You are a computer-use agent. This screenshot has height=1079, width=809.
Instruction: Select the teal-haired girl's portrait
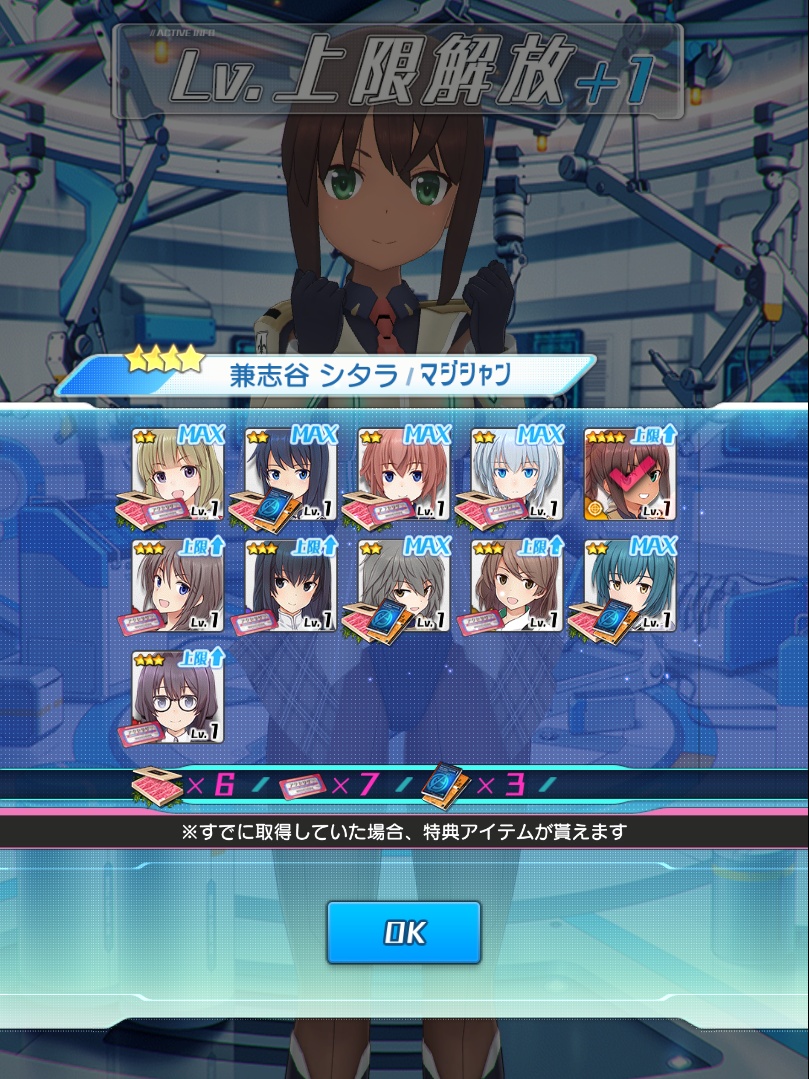coord(630,587)
